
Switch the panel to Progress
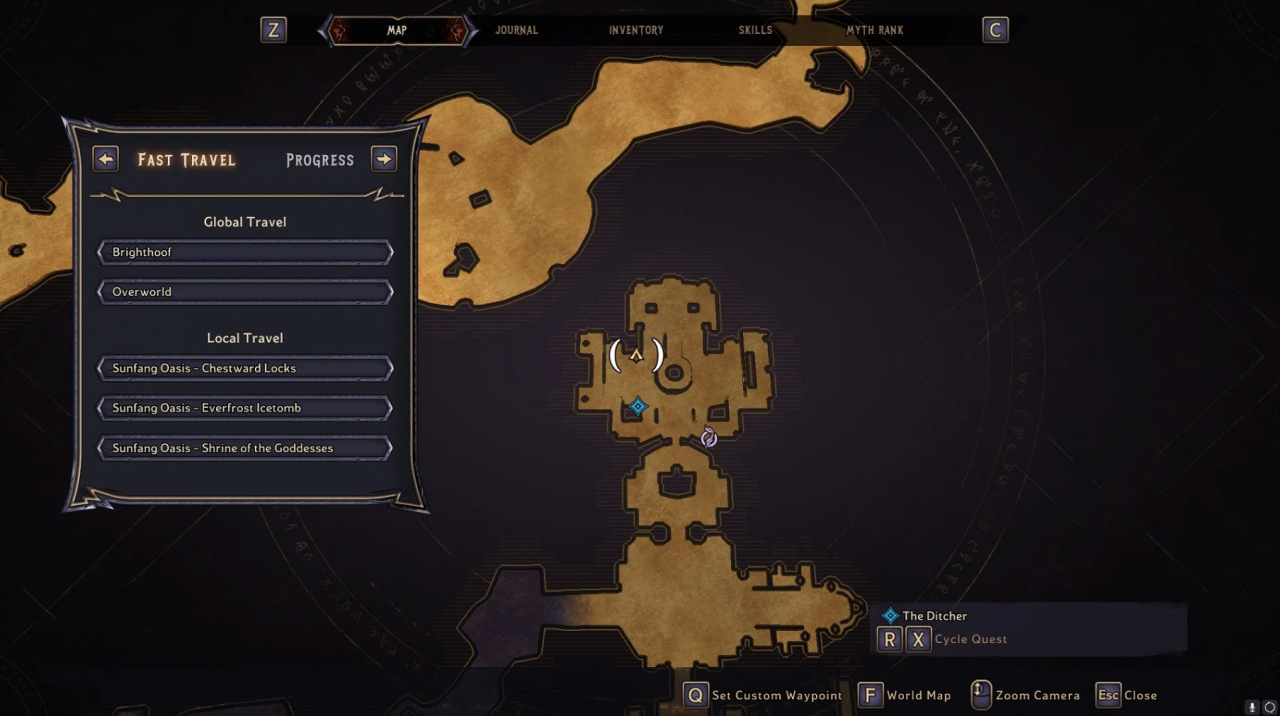pyautogui.click(x=320, y=160)
